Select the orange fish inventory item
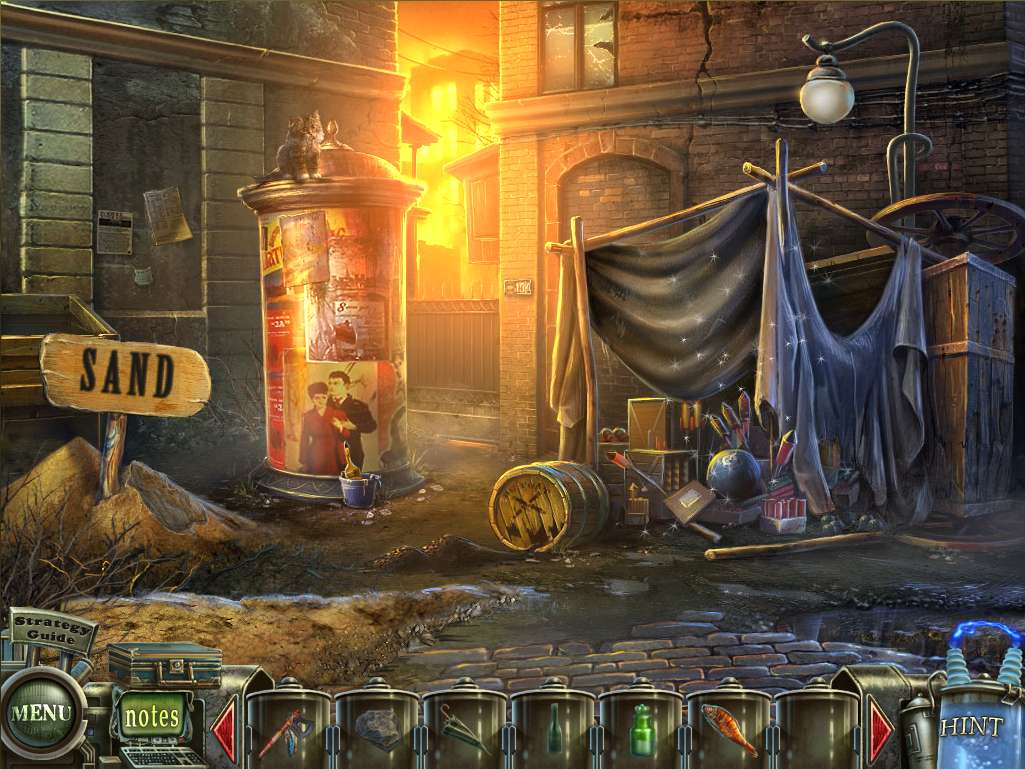 (x=728, y=728)
